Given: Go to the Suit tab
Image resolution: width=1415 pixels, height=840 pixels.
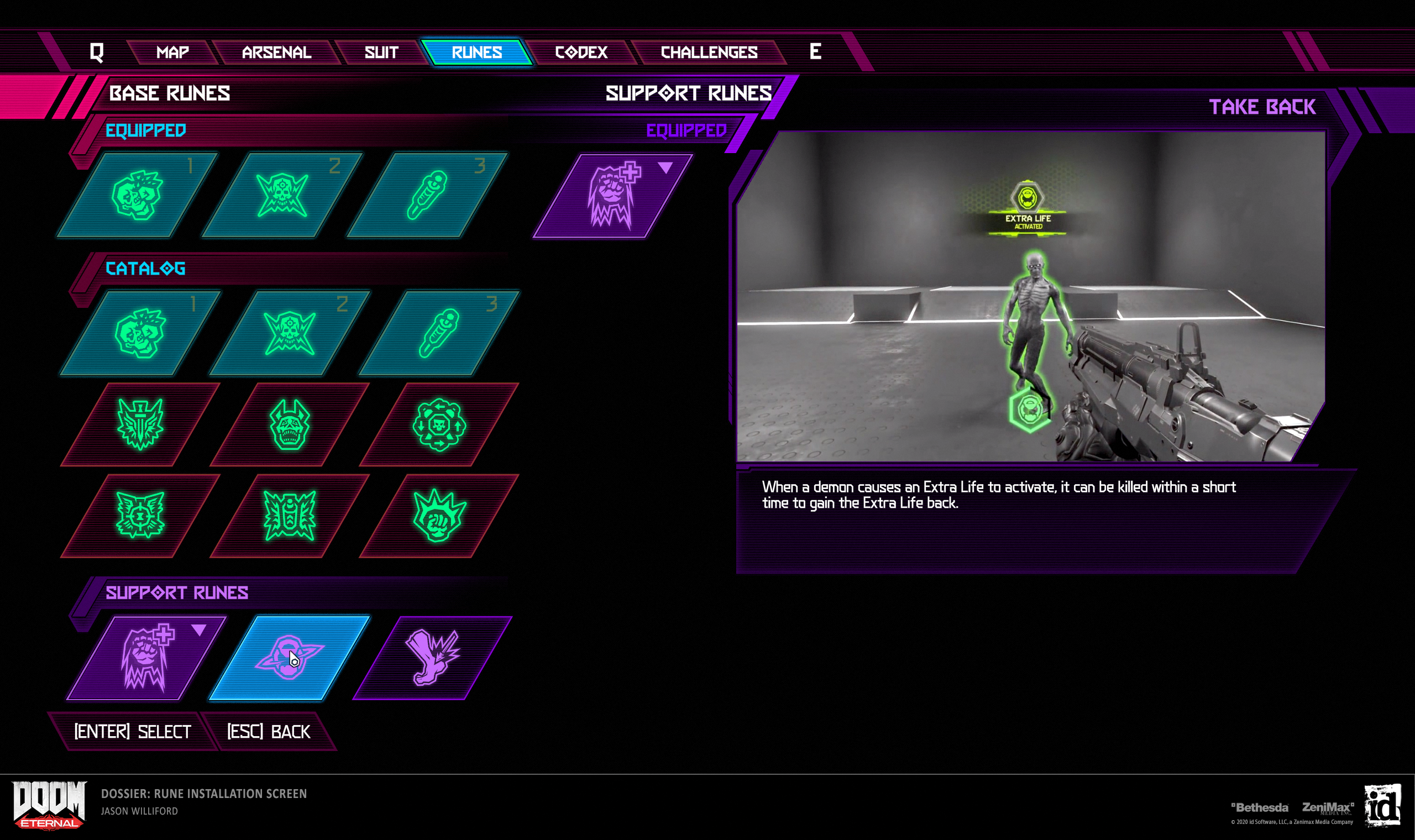Looking at the screenshot, I should click(x=381, y=53).
